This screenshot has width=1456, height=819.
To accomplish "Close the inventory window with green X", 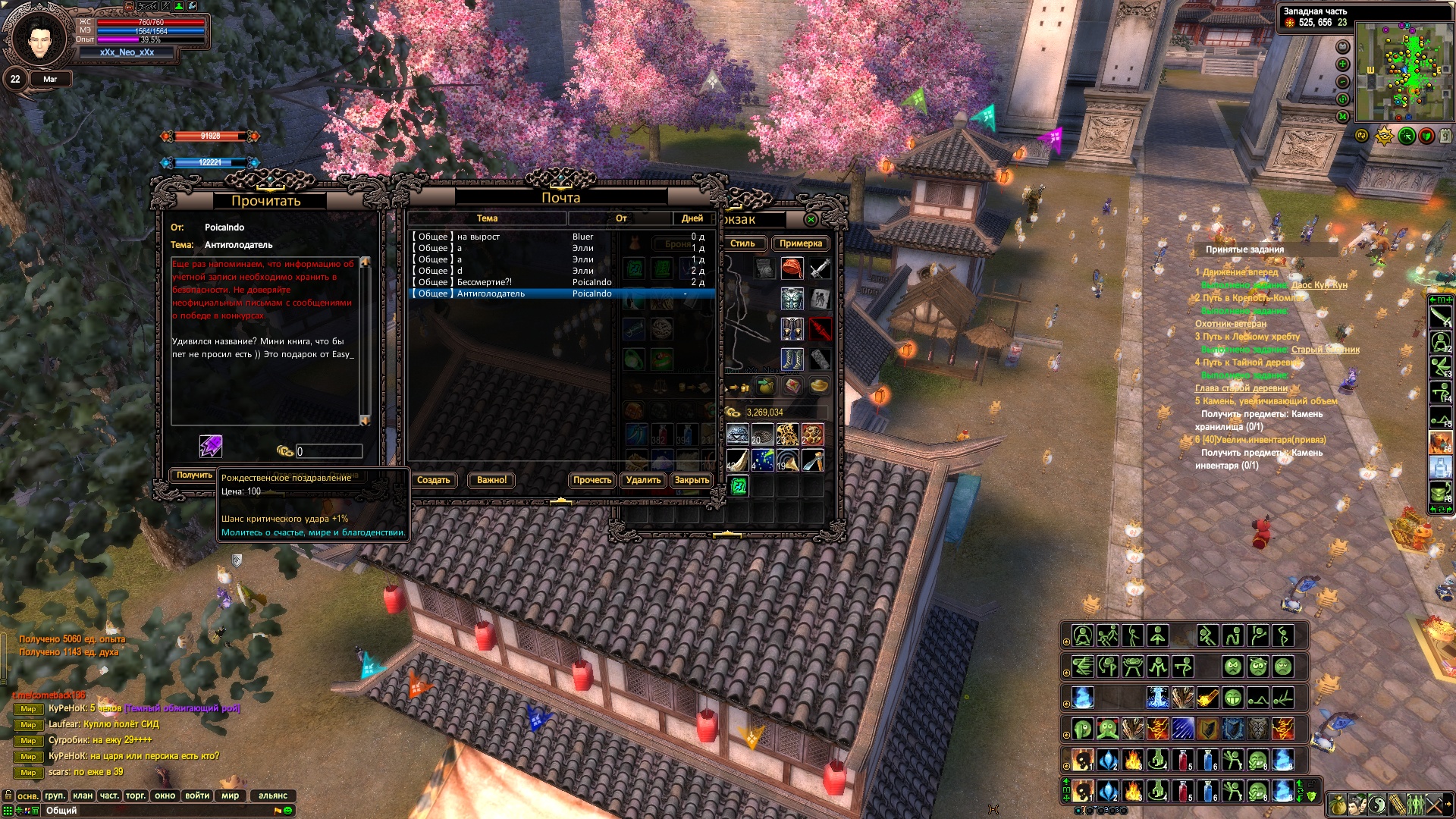I will [x=811, y=220].
